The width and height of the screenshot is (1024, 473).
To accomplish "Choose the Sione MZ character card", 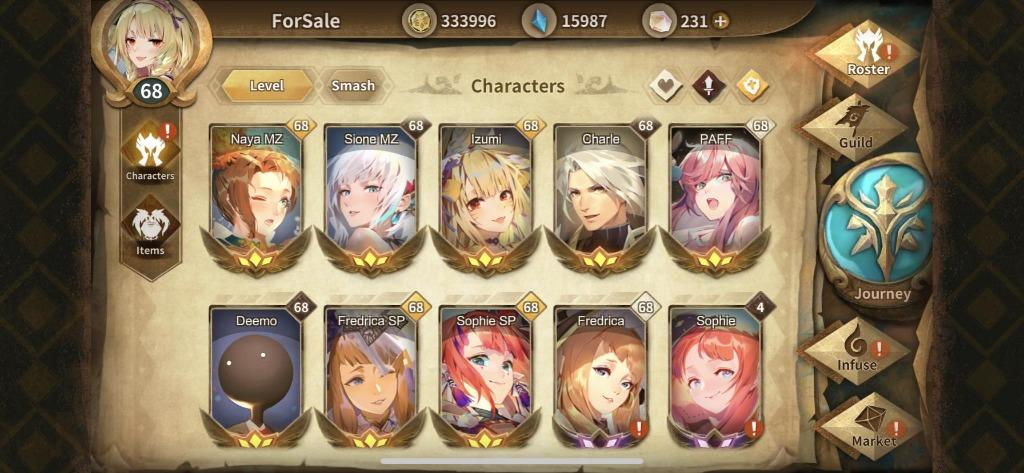I will (x=370, y=195).
